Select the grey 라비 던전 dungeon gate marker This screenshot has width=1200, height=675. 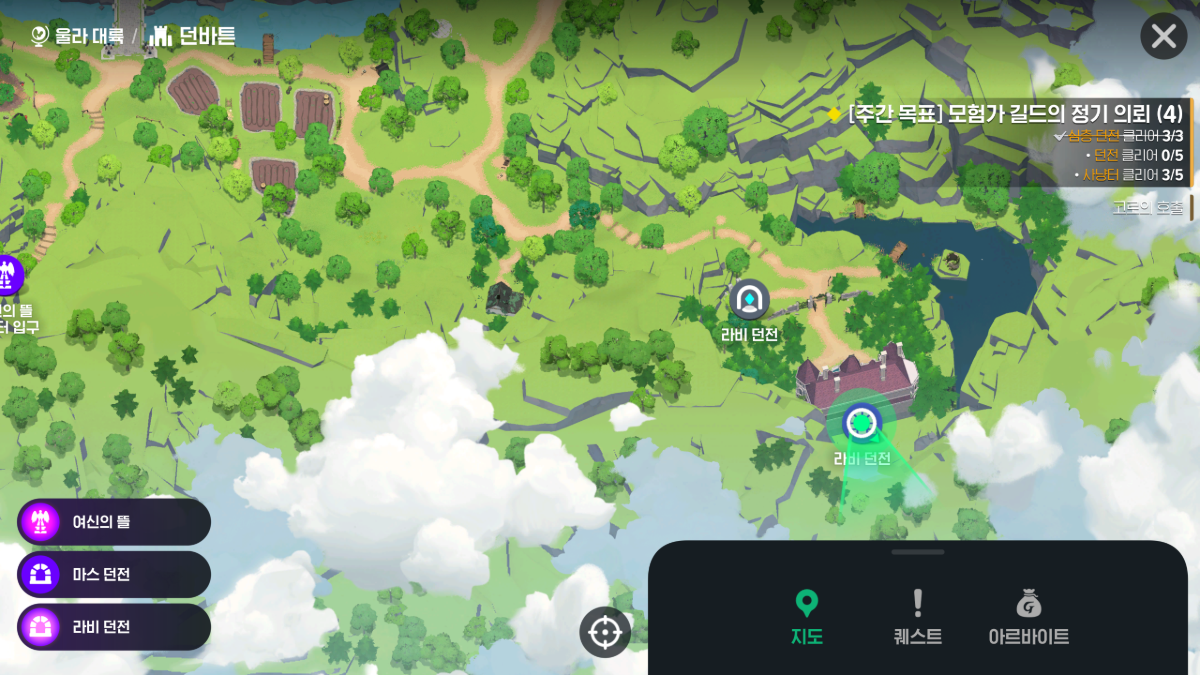(x=749, y=298)
